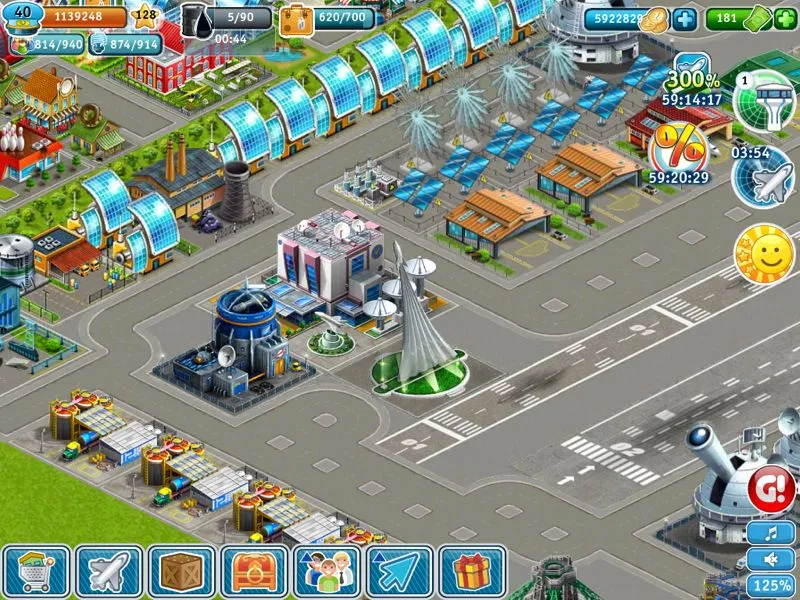Open the shopping cart store
Image resolution: width=800 pixels, height=600 pixels.
[x=37, y=571]
